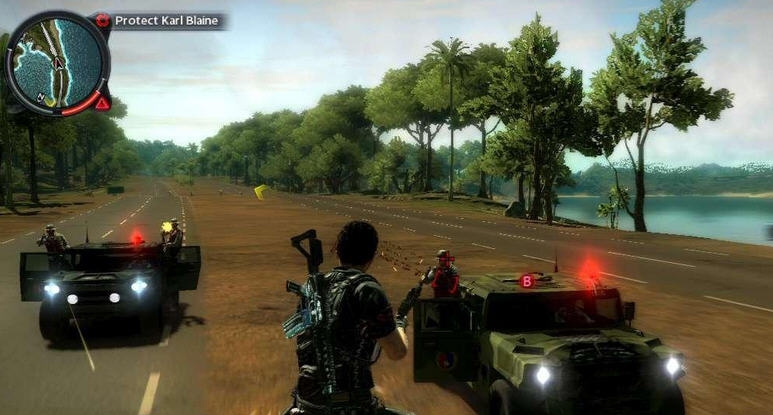The image size is (773, 415).
Task: Click the red triangle alert on the minimap
Action: click(x=102, y=102)
